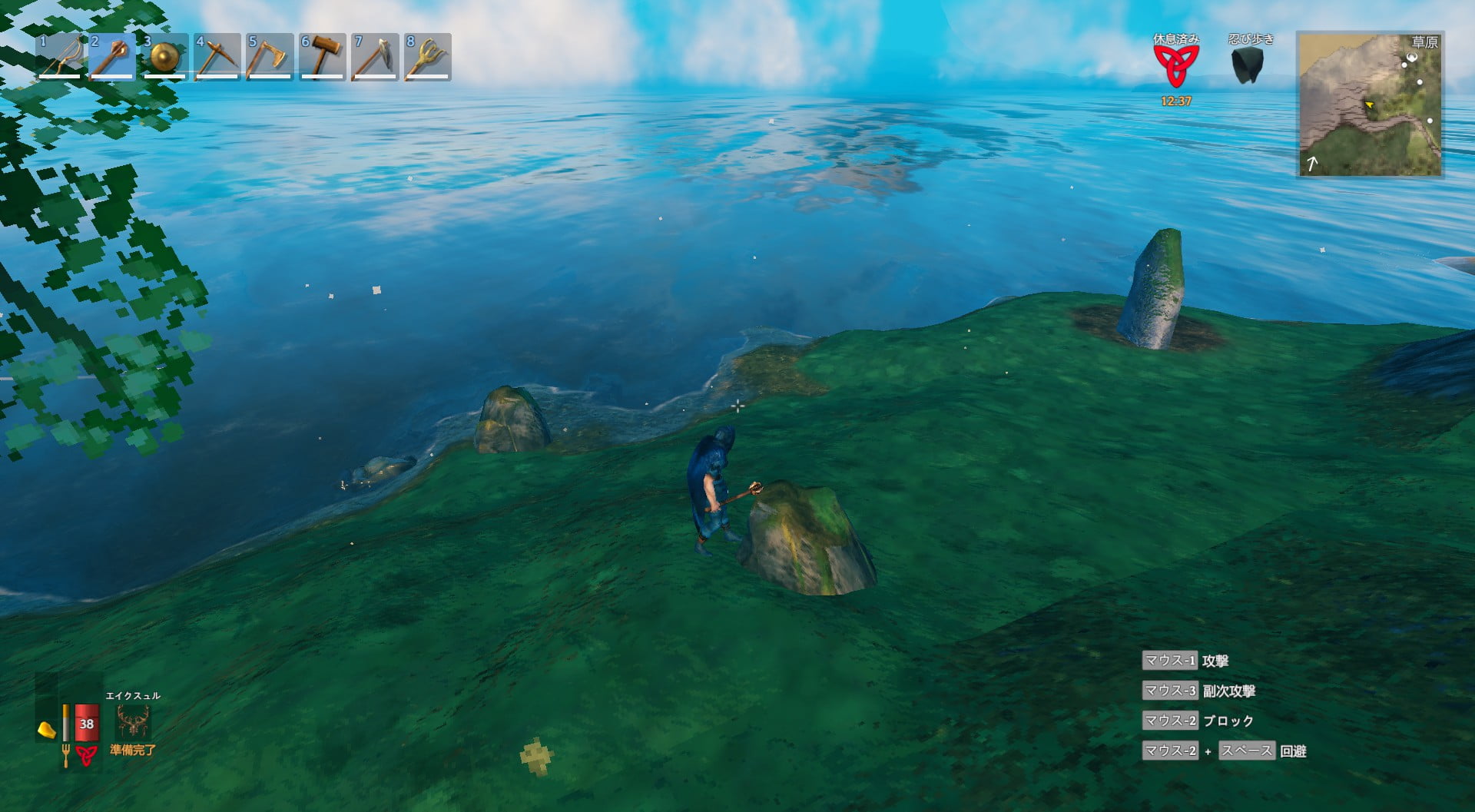Choose the pickaxe in hotbar slot 4
This screenshot has height=812, width=1475.
coord(217,57)
